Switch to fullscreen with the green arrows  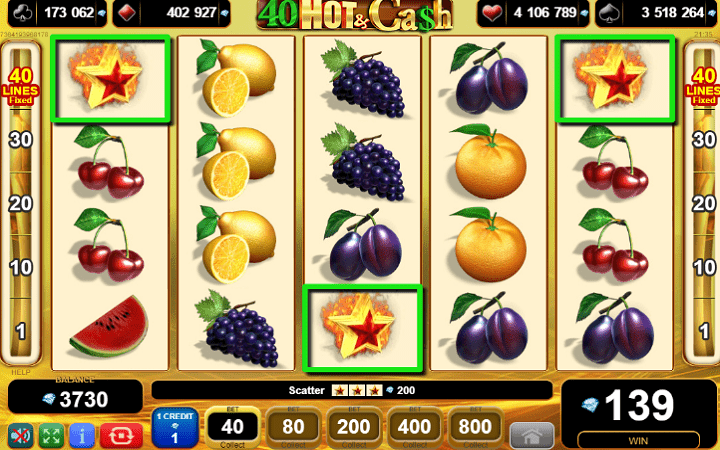point(51,436)
